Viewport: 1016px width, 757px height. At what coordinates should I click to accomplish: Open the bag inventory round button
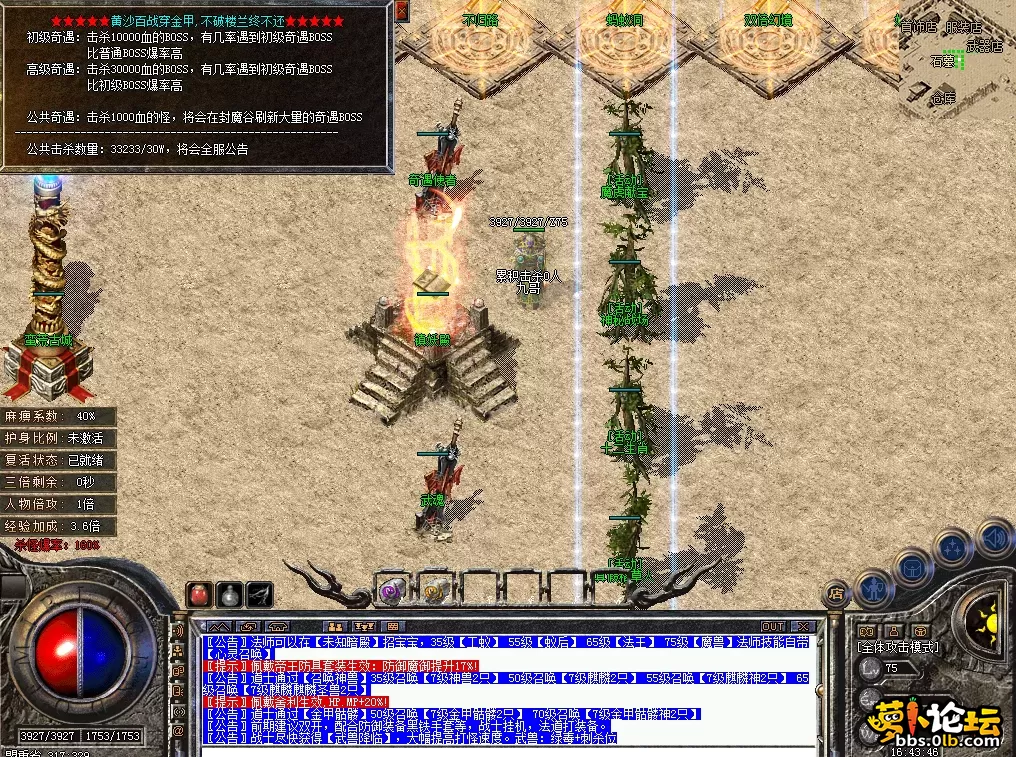pos(912,568)
